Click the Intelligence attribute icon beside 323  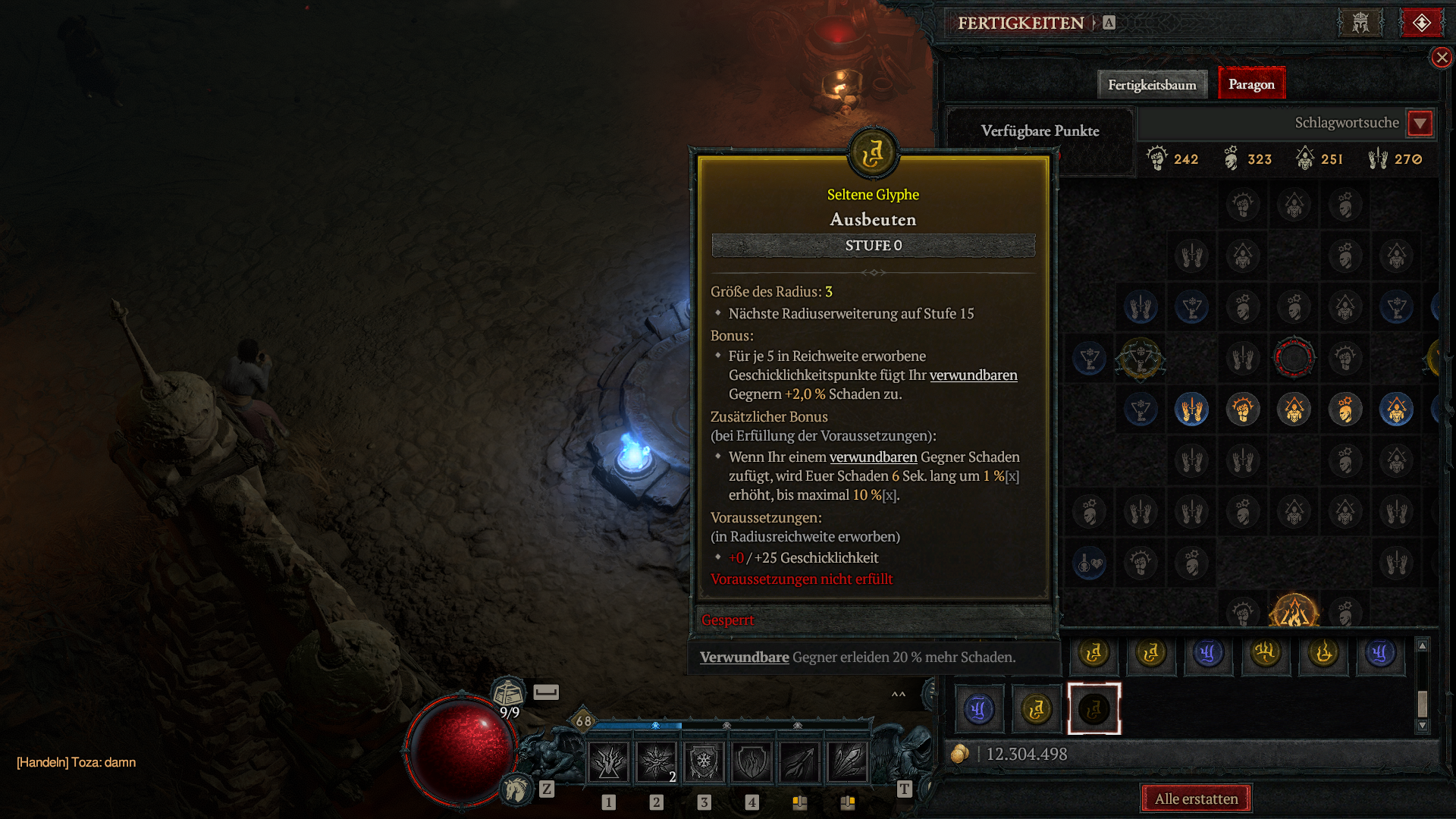tap(1229, 158)
